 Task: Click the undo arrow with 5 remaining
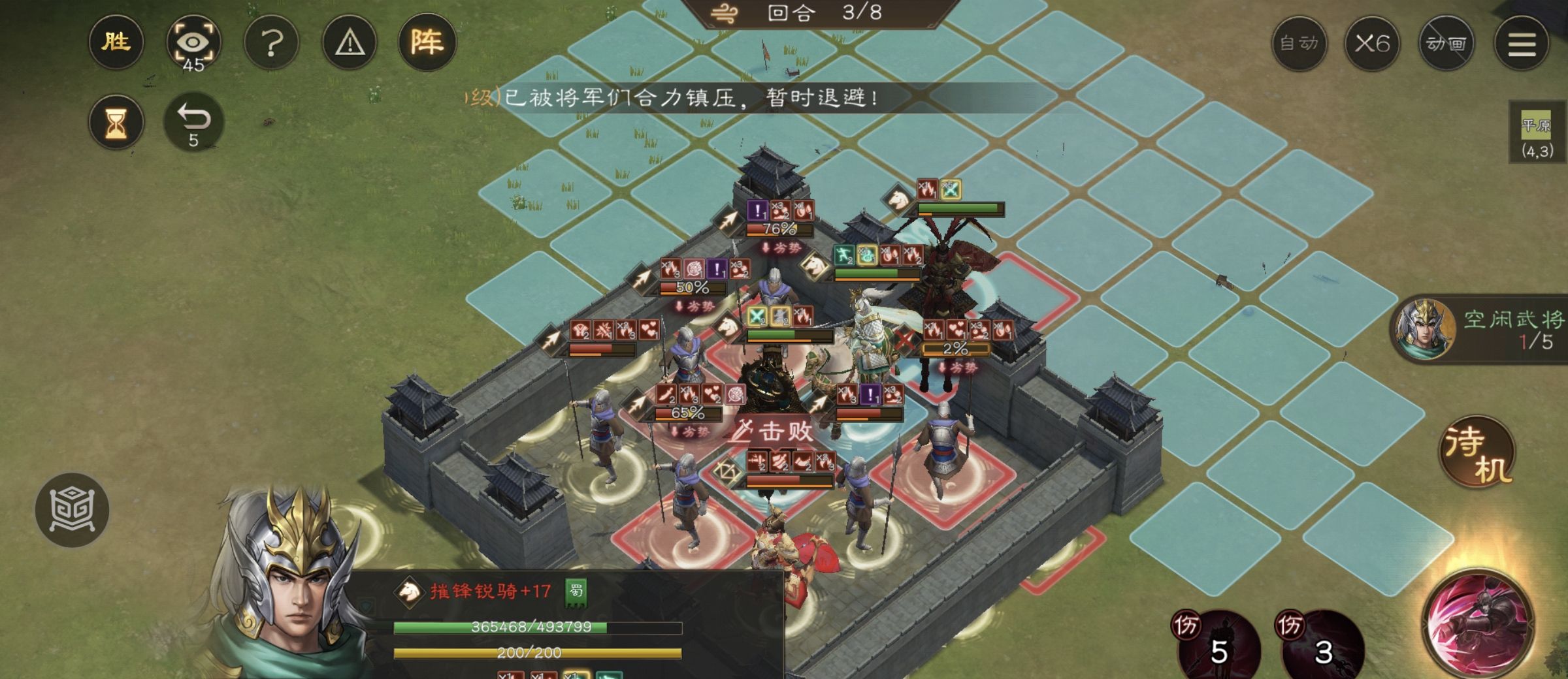194,121
